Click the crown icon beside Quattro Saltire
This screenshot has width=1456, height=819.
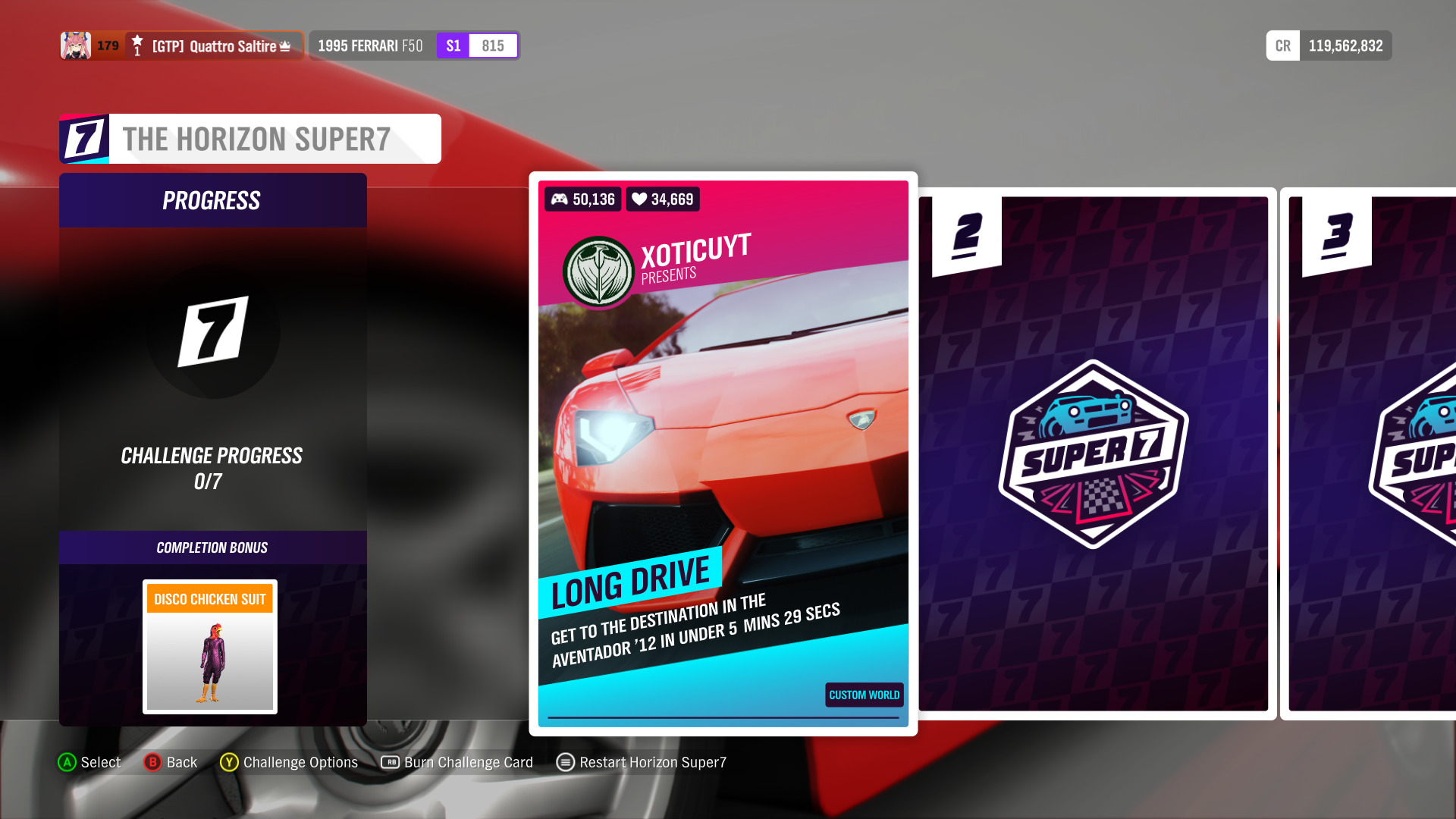[284, 45]
